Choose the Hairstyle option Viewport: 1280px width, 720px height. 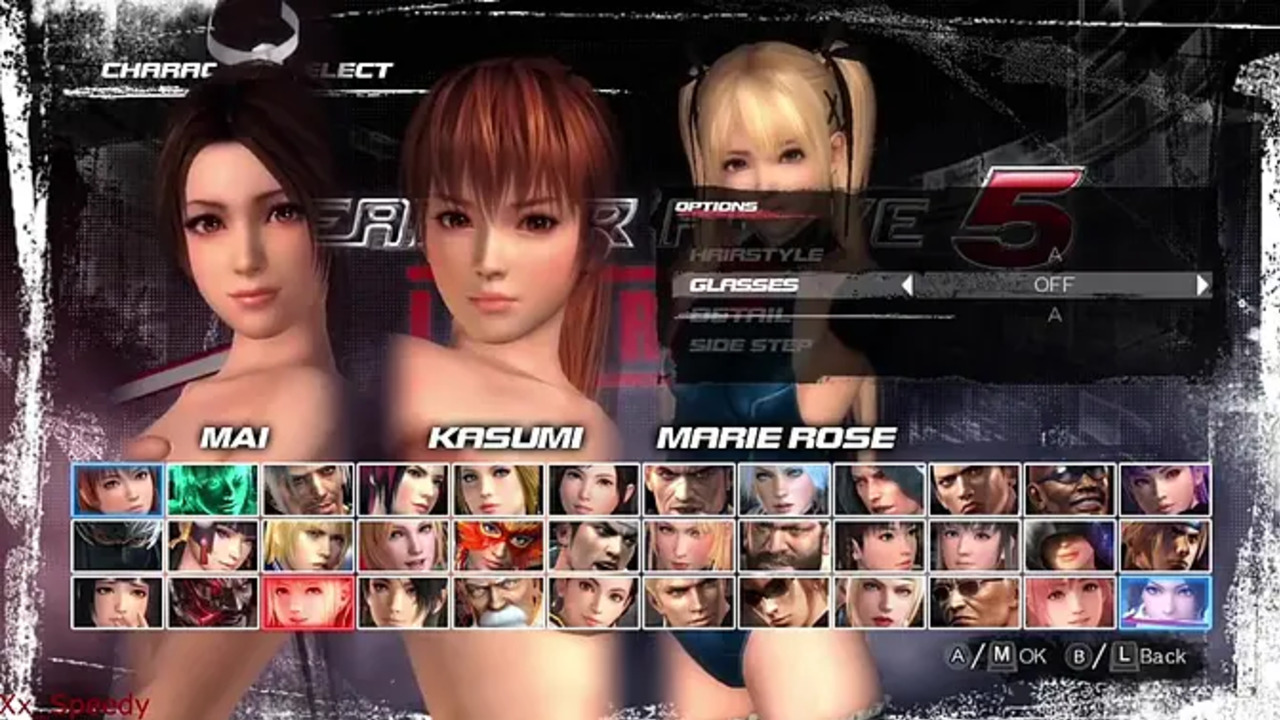tap(756, 255)
